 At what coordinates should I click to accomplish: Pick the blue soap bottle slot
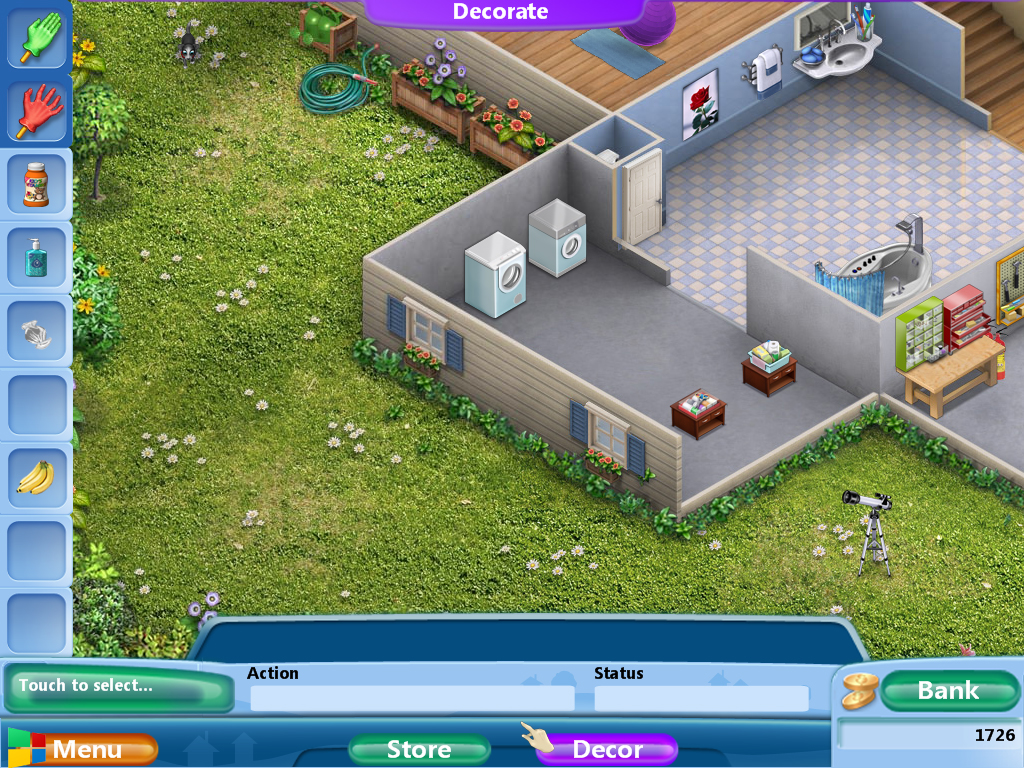(37, 259)
